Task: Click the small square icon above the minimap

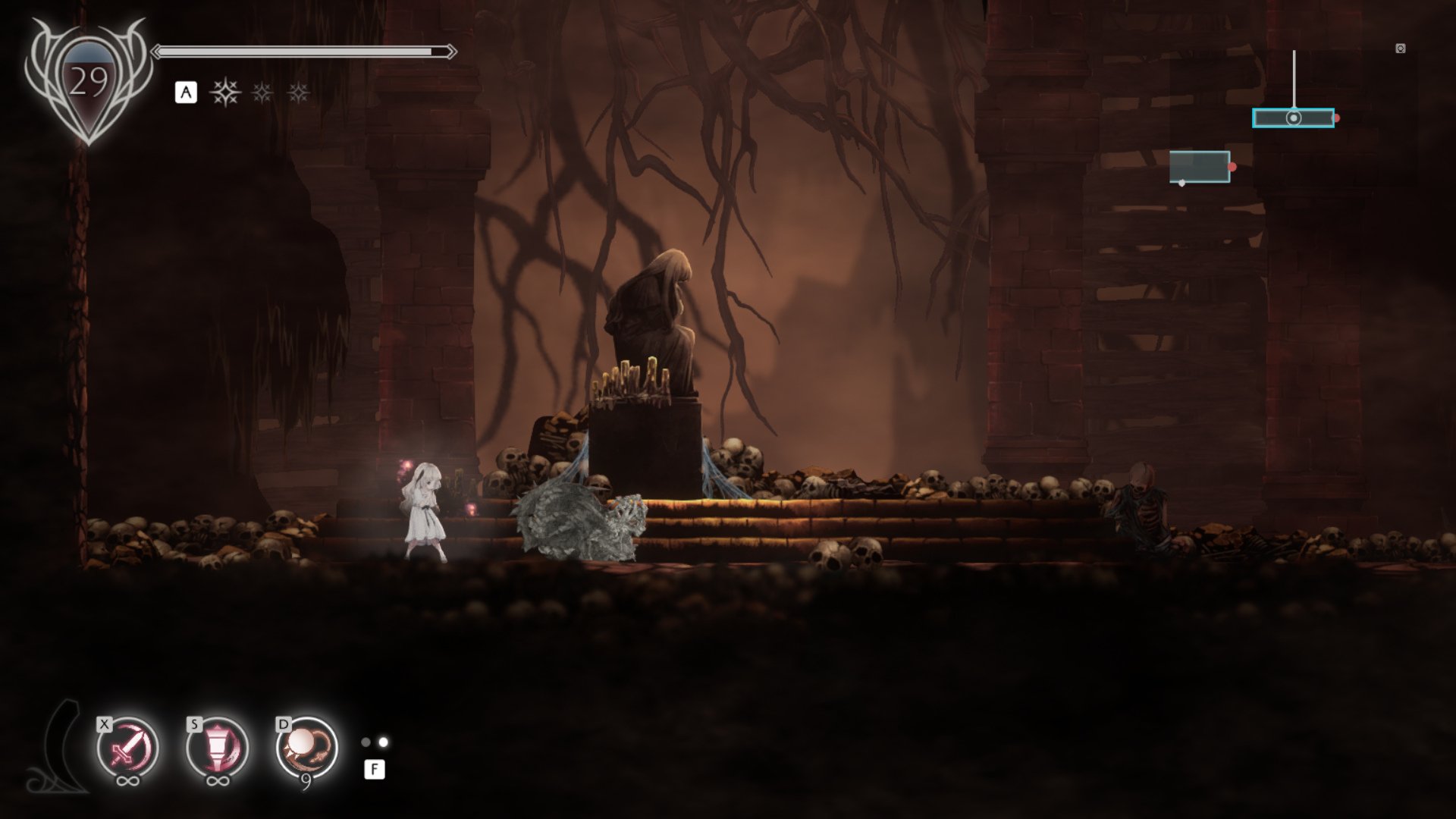Action: pyautogui.click(x=1400, y=49)
